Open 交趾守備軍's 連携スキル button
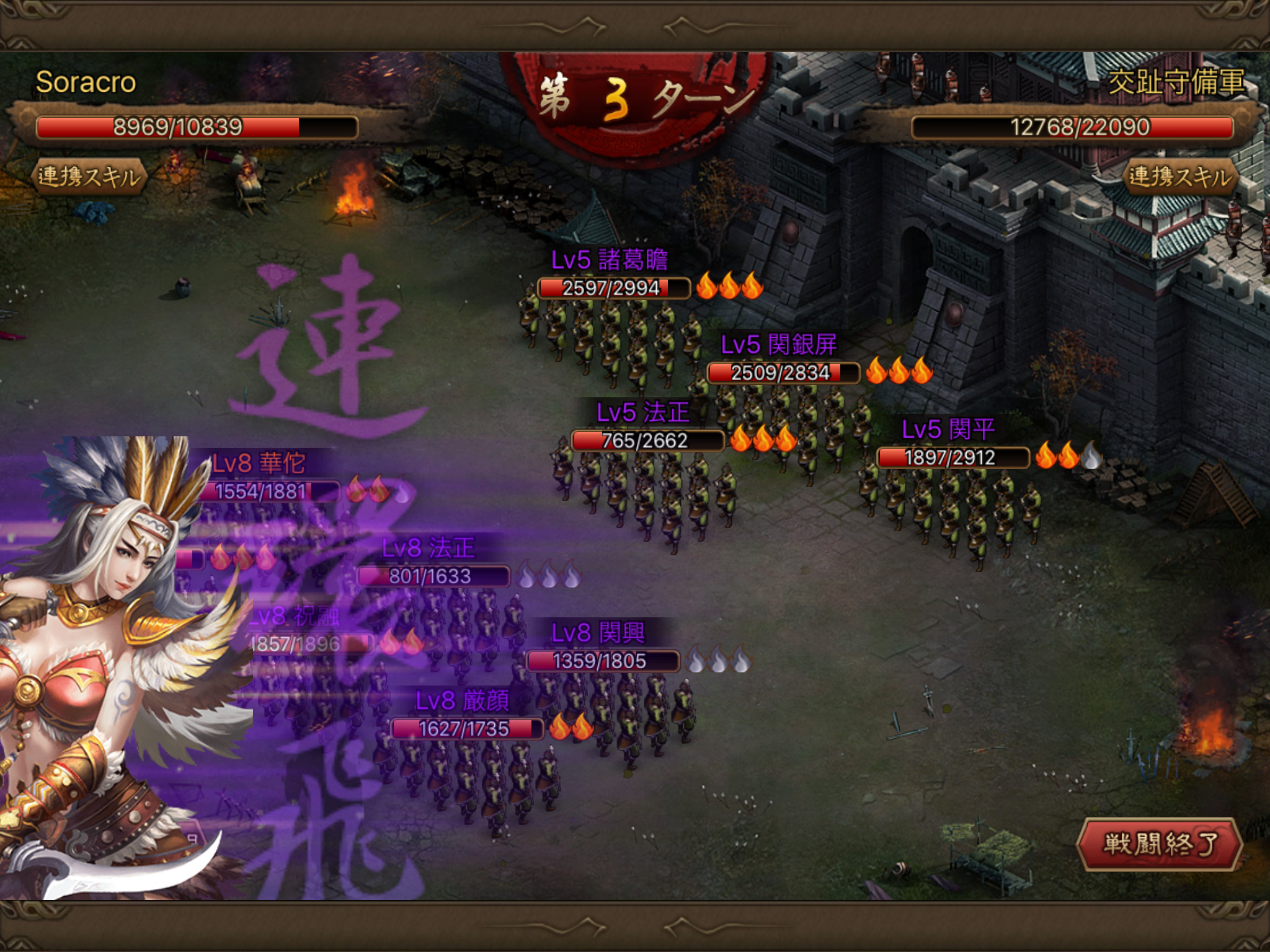The width and height of the screenshot is (1270, 952). pos(1179,177)
